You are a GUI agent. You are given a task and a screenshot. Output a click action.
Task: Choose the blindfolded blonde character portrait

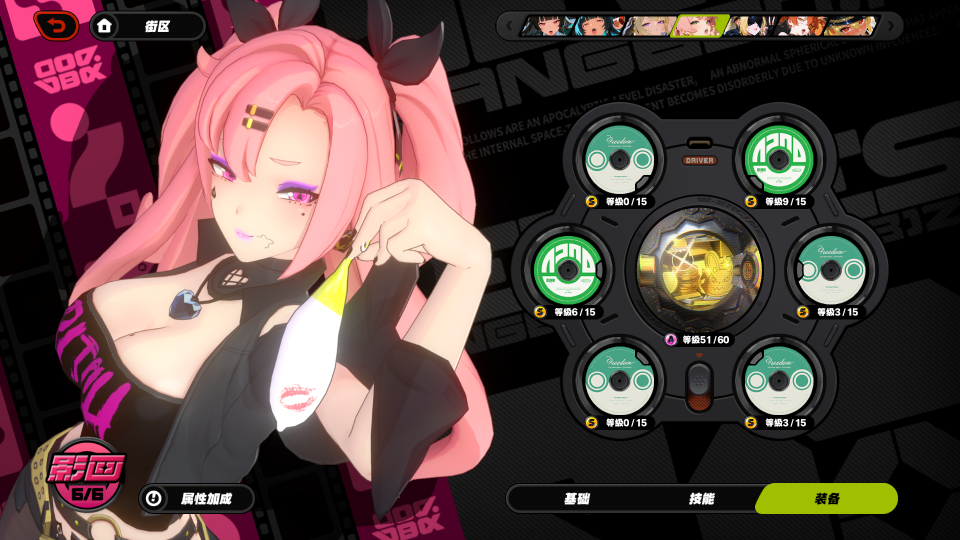pos(750,25)
